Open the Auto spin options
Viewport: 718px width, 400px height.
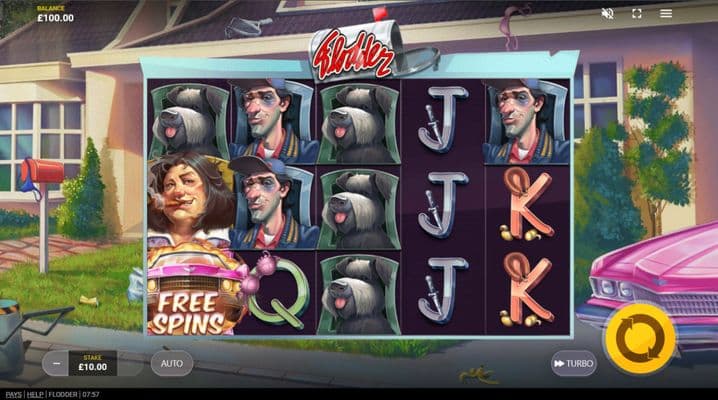[x=172, y=363]
